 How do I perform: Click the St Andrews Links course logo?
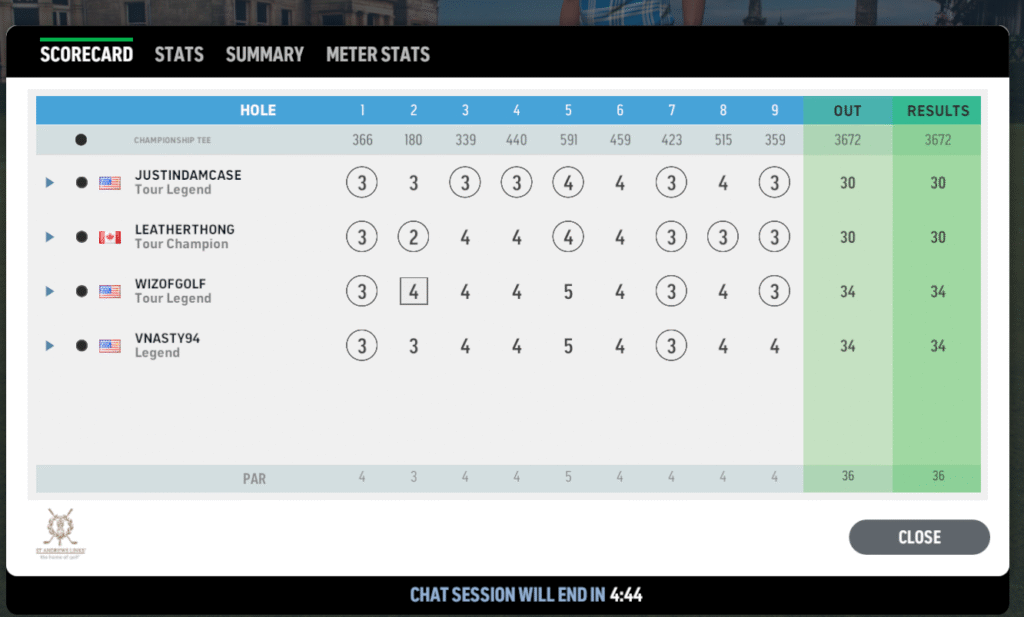(60, 534)
